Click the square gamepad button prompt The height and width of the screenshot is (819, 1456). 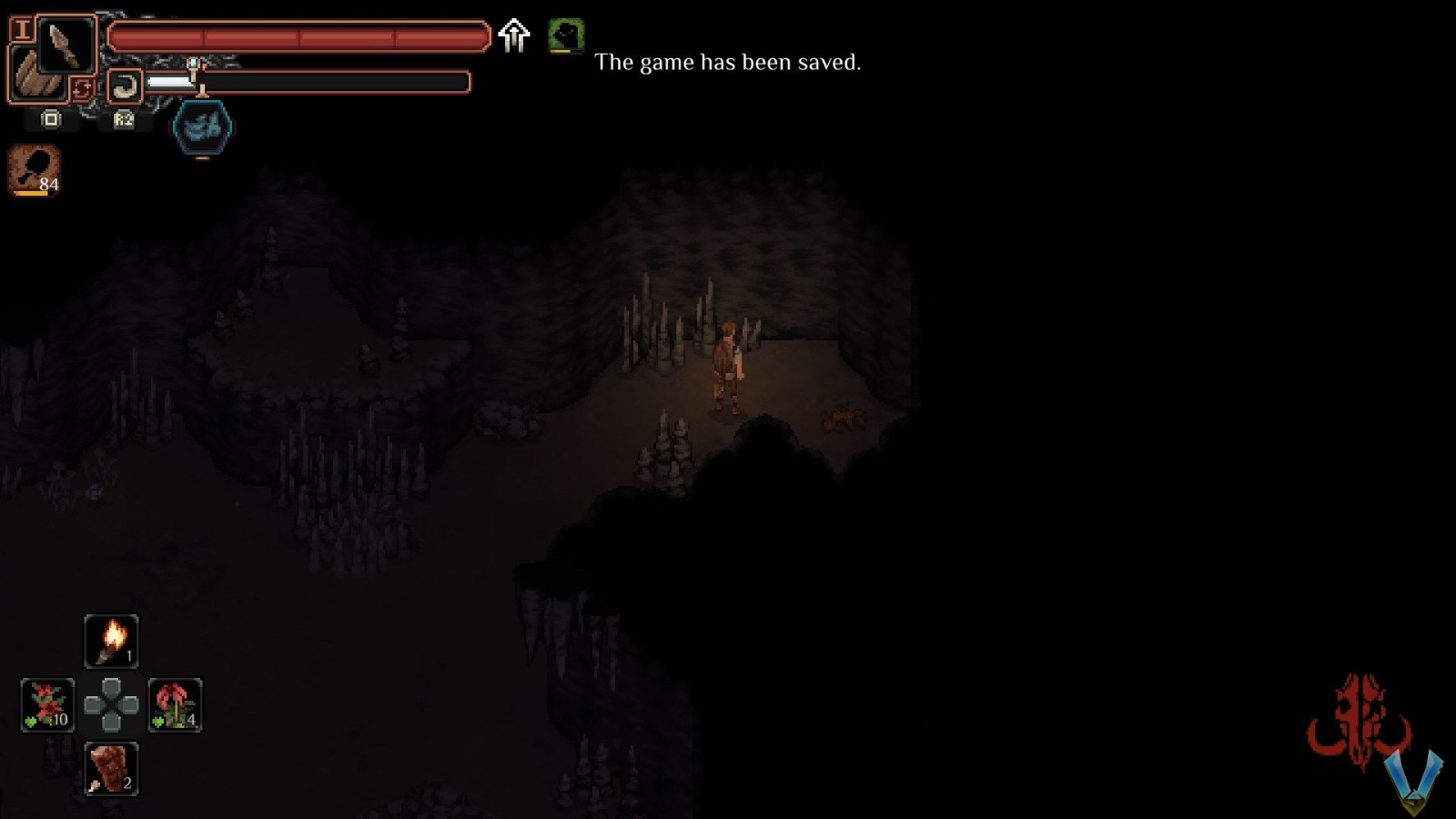coord(52,119)
